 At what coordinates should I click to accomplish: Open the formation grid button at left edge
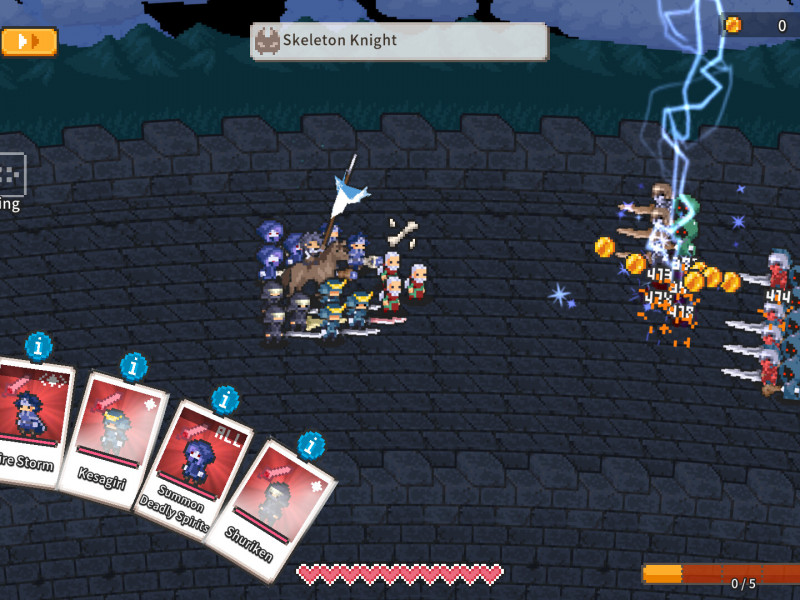coord(10,175)
